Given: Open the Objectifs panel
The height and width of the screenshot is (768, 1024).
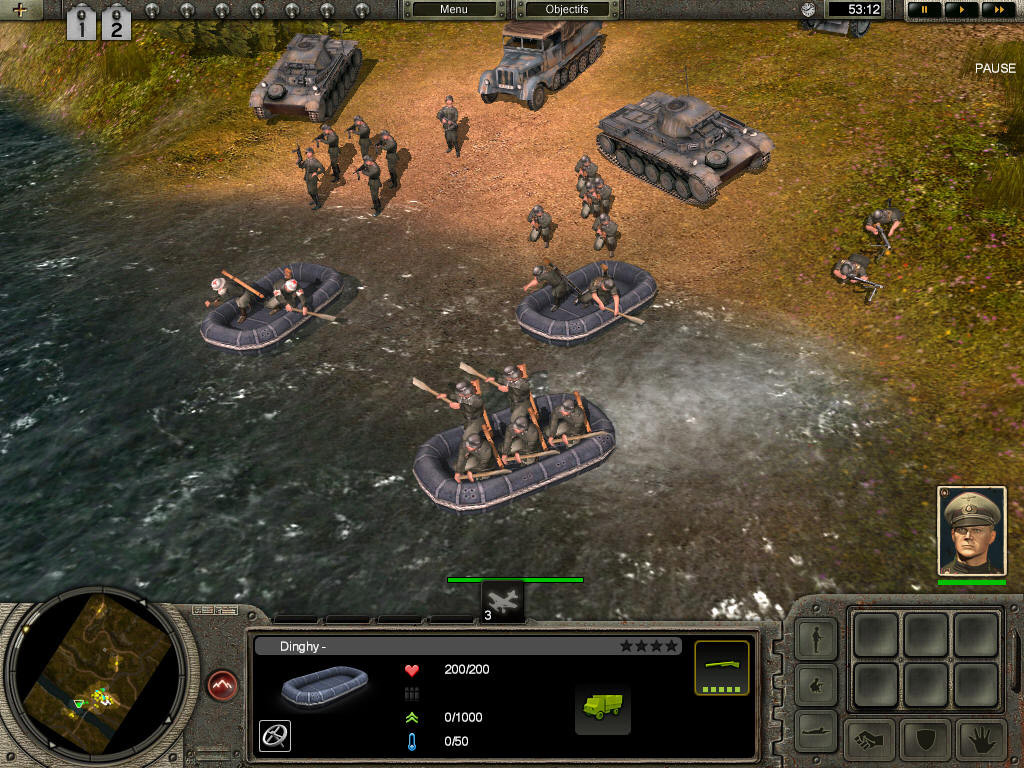Looking at the screenshot, I should 566,10.
